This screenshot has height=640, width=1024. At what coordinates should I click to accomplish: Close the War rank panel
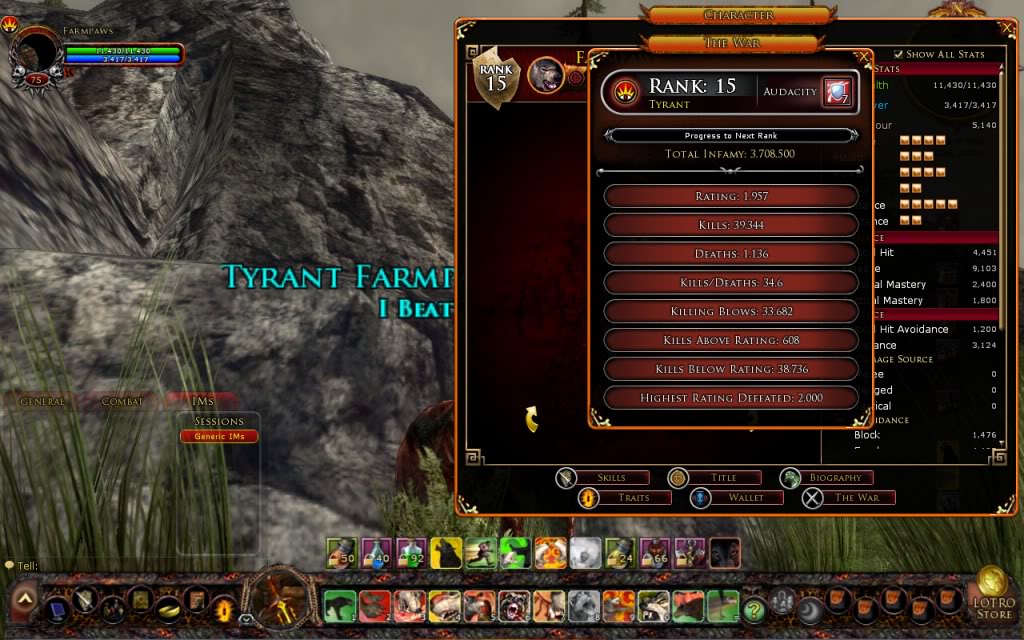(x=864, y=57)
